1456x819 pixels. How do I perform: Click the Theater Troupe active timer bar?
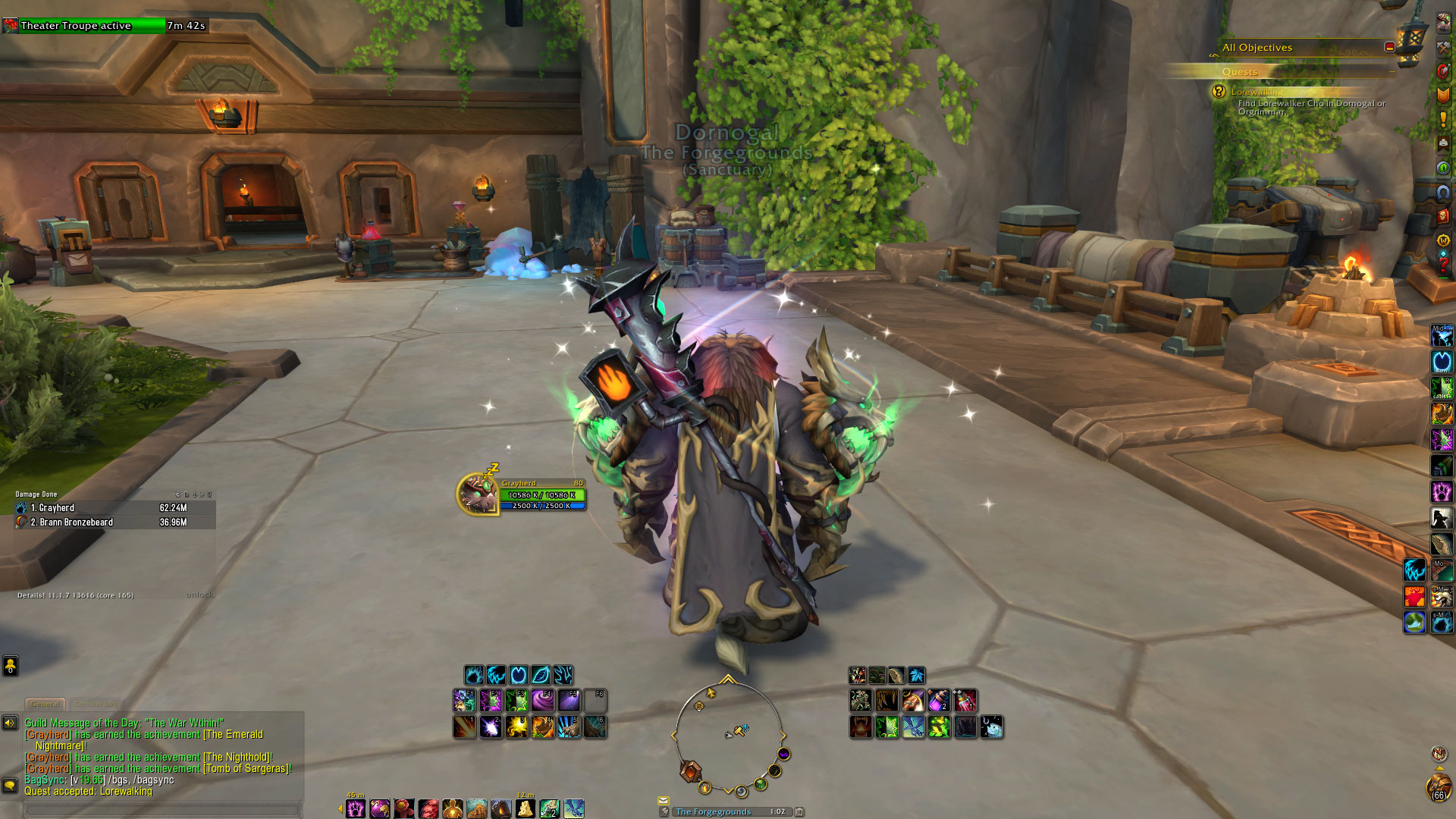click(x=83, y=26)
